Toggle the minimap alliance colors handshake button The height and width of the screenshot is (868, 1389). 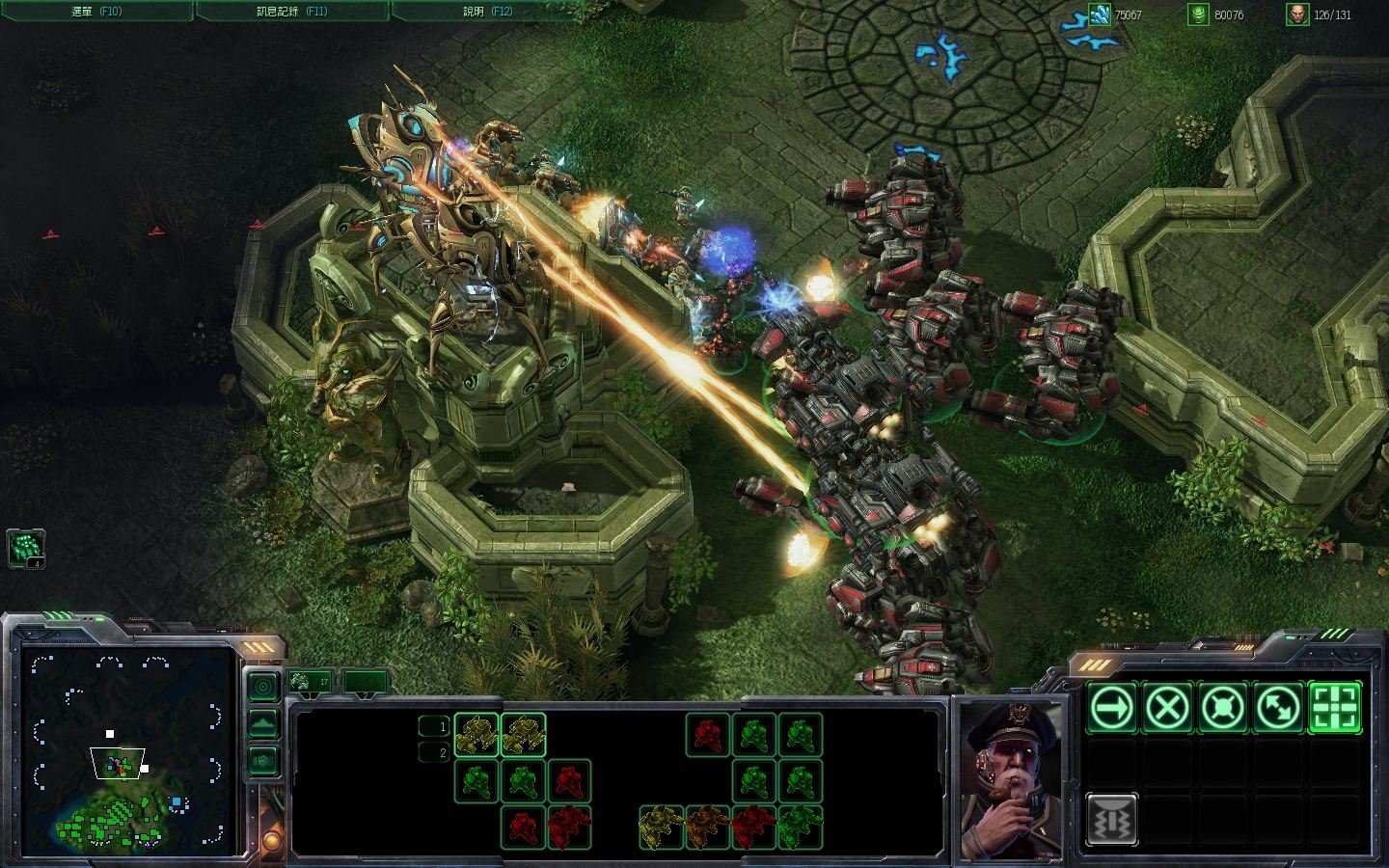[x=263, y=760]
